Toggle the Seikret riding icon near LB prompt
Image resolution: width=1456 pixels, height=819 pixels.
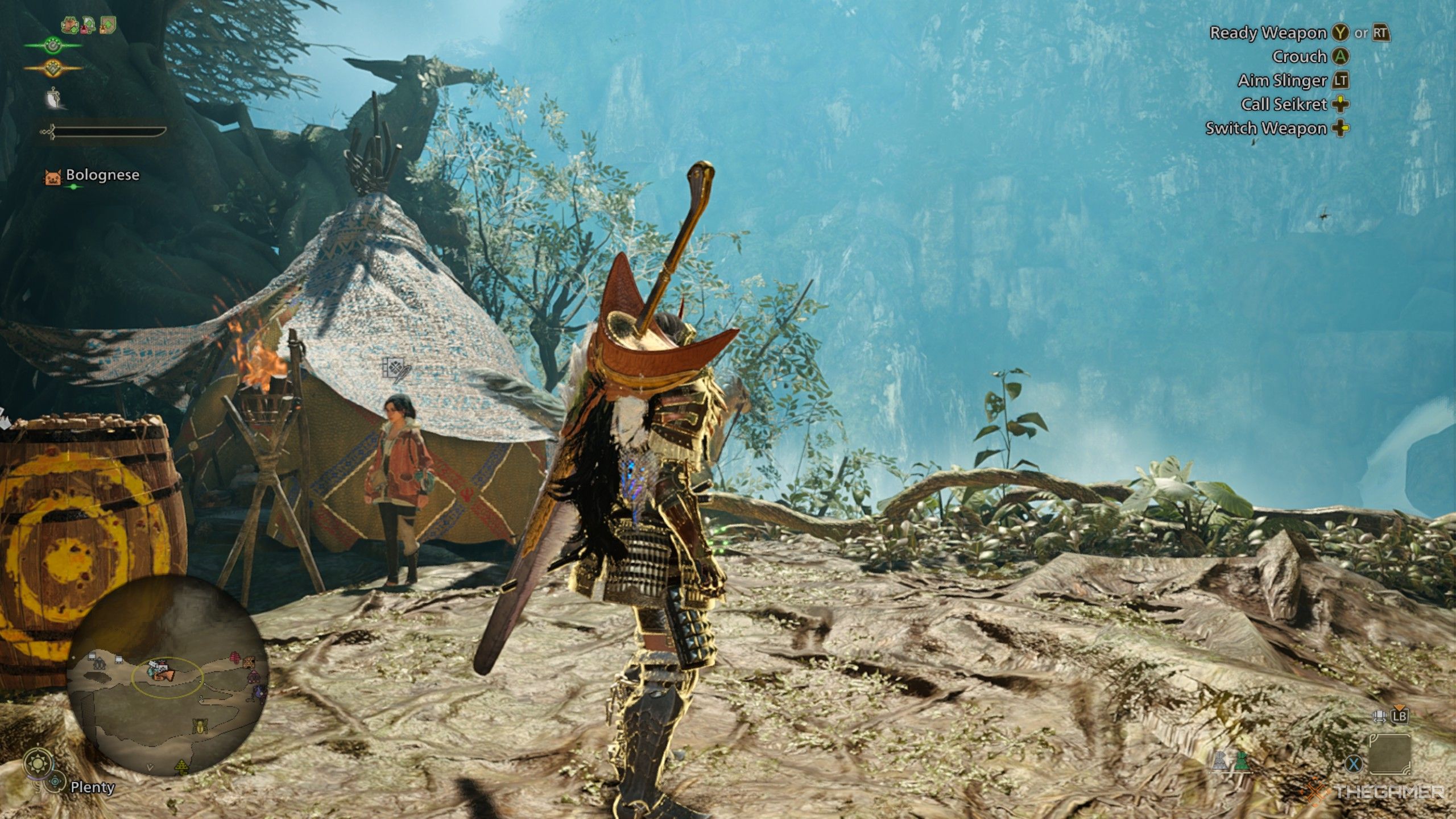[1380, 717]
